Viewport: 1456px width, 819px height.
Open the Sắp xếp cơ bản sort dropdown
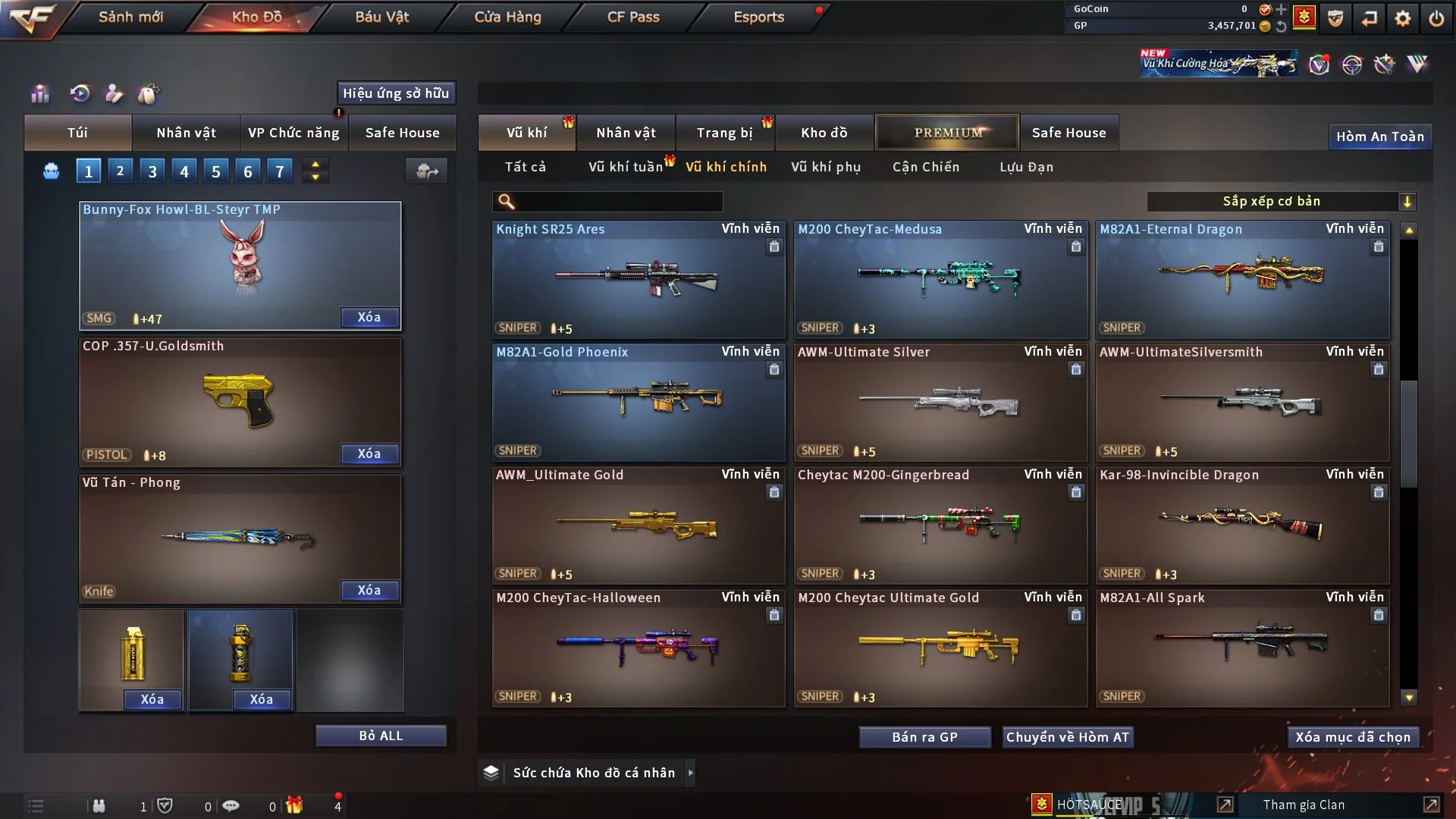(x=1281, y=202)
